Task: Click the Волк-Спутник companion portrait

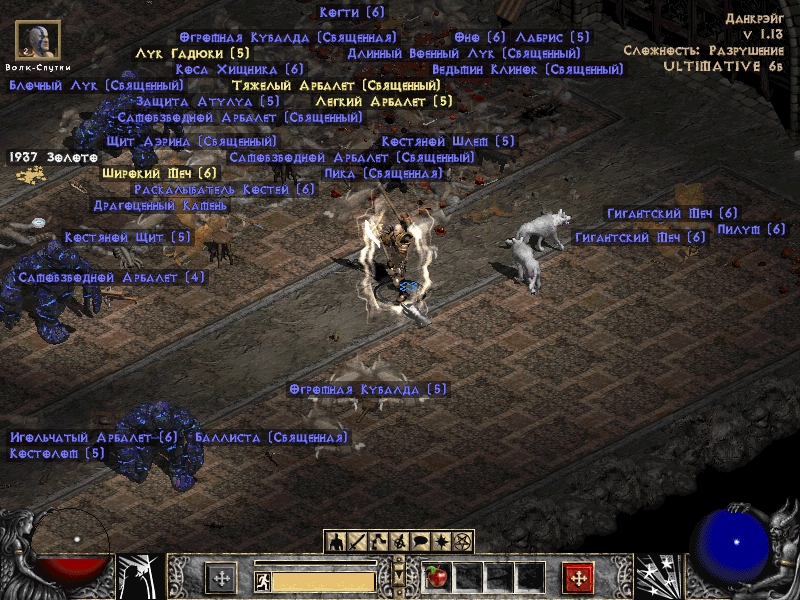Action: click(x=37, y=40)
